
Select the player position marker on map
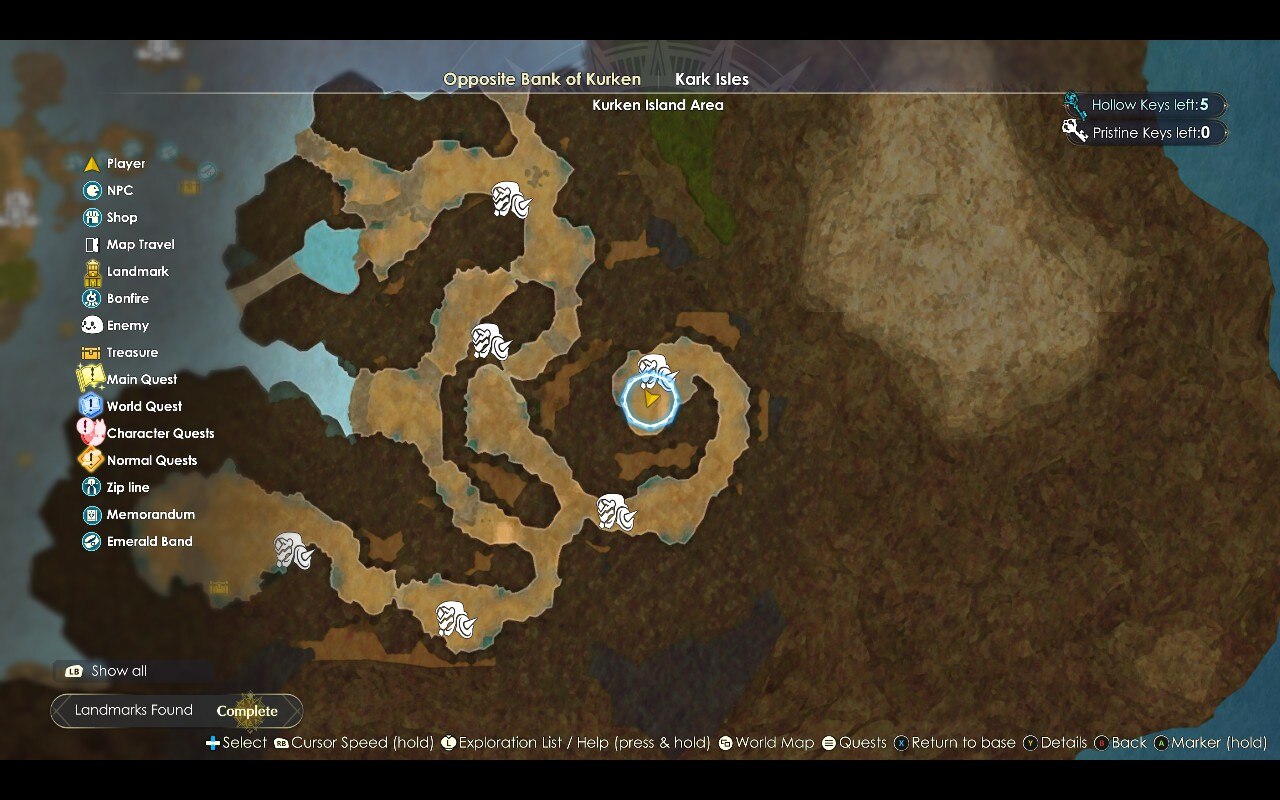tap(651, 400)
